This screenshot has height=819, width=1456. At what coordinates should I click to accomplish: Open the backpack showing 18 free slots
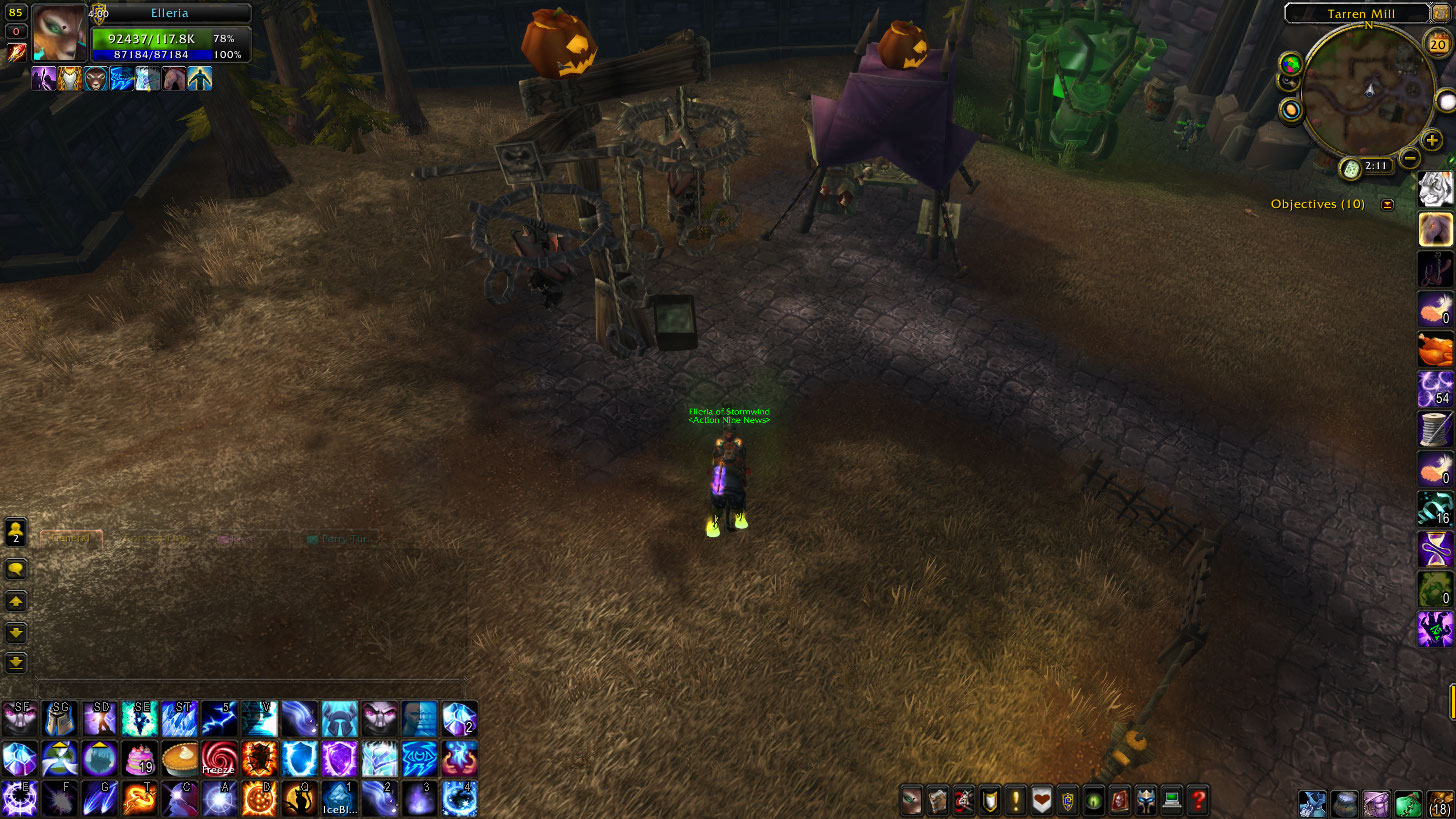pos(1440,803)
